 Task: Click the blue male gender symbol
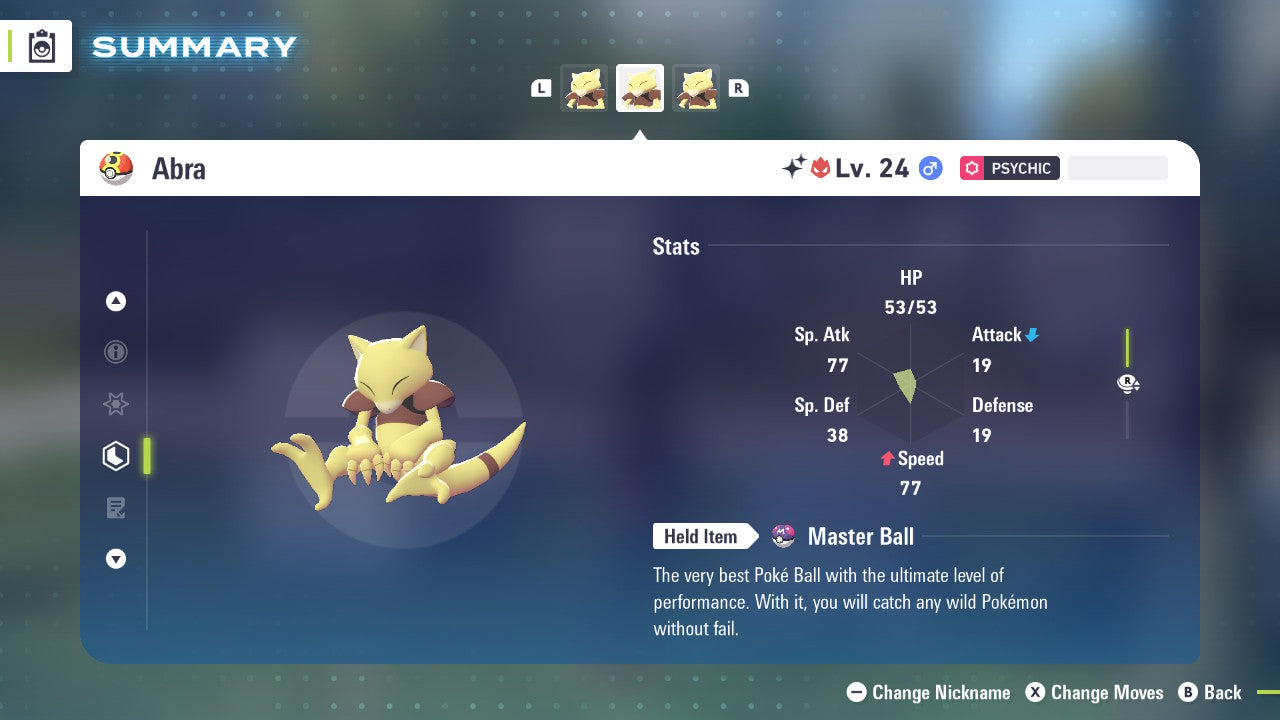(x=930, y=168)
